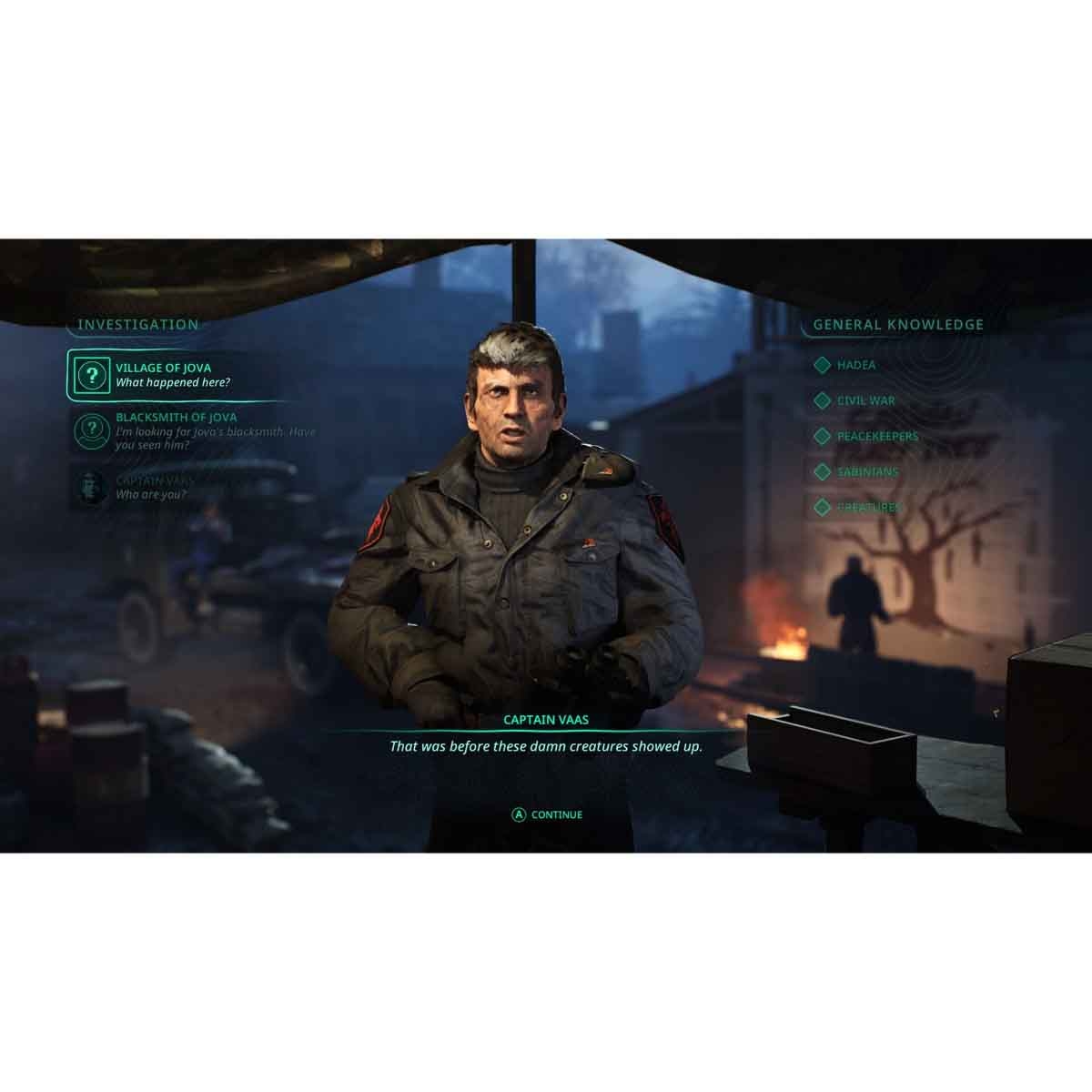Select the Village of Jova topic

pyautogui.click(x=172, y=375)
